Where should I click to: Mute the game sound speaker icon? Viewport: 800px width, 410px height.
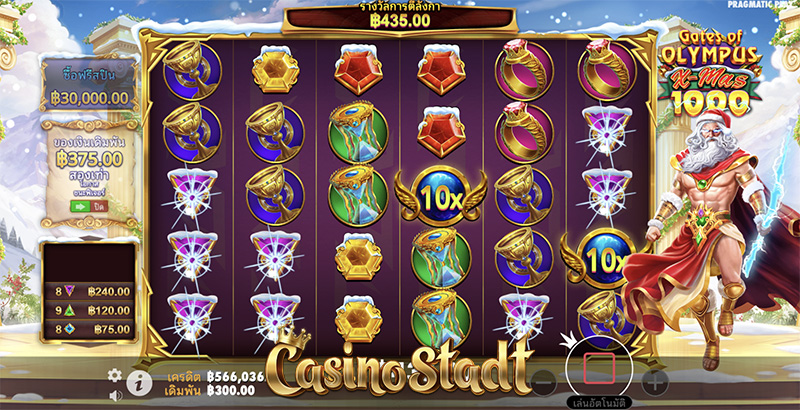(x=115, y=395)
